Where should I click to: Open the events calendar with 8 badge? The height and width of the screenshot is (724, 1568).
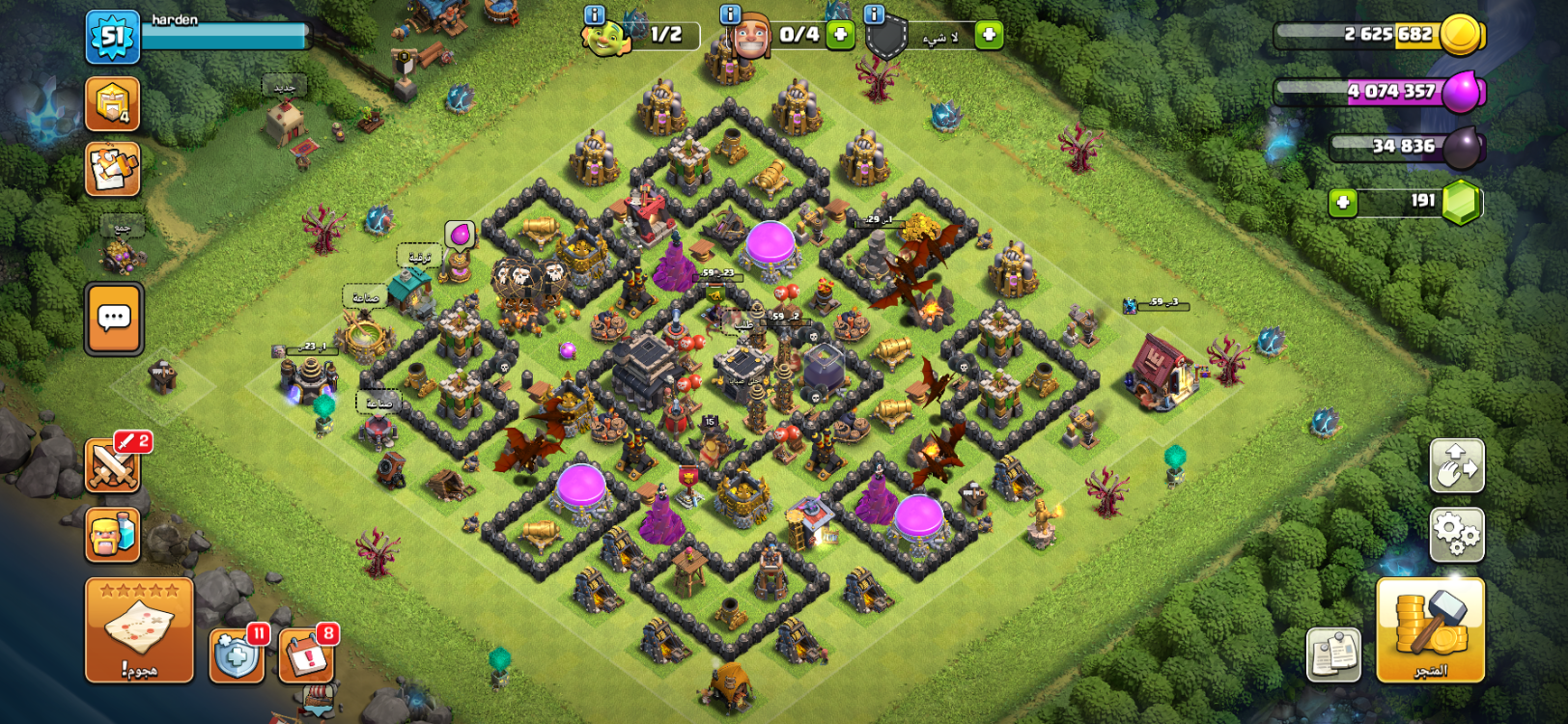click(307, 656)
